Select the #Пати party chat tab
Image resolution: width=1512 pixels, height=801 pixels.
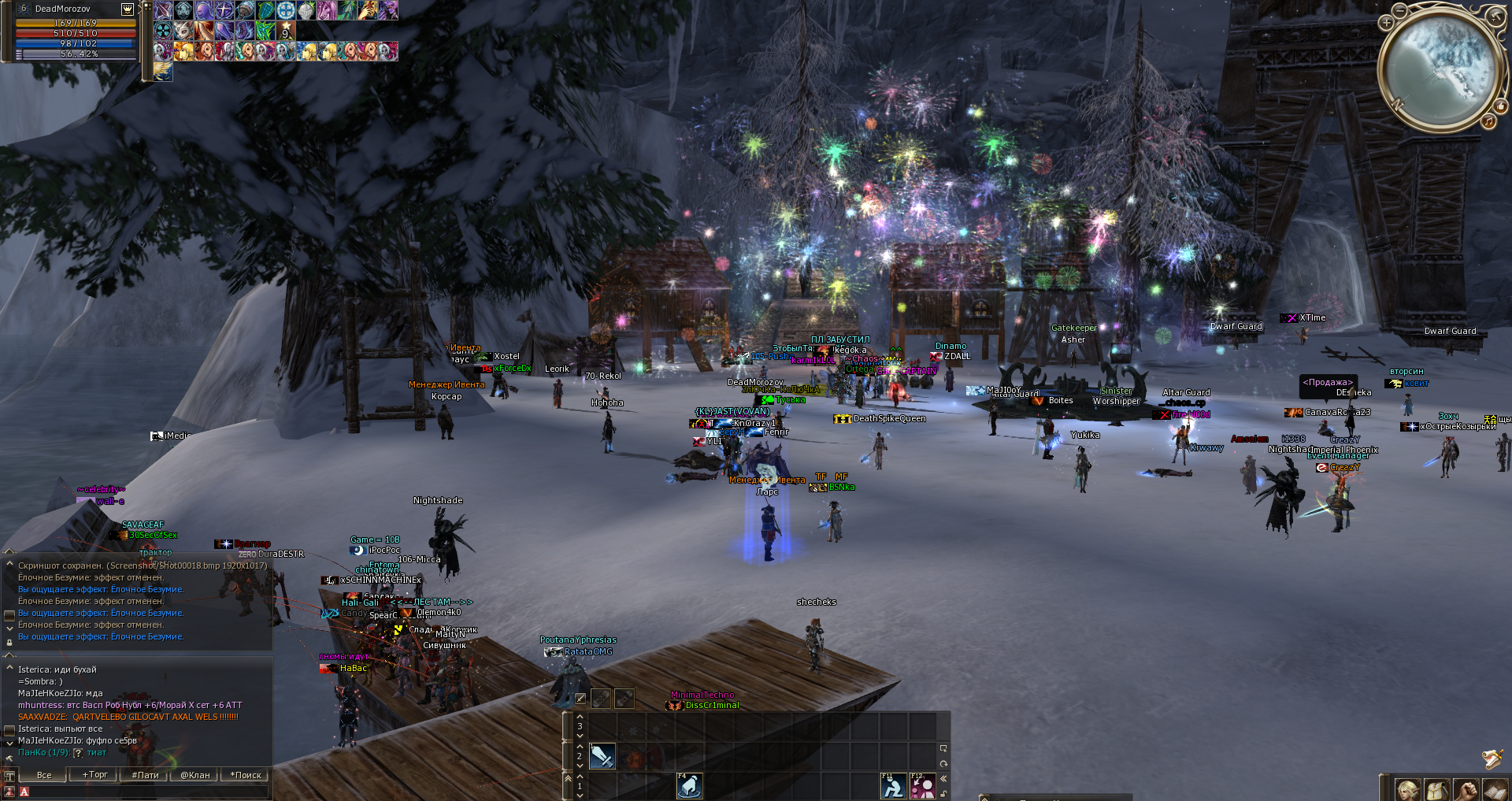[x=145, y=775]
